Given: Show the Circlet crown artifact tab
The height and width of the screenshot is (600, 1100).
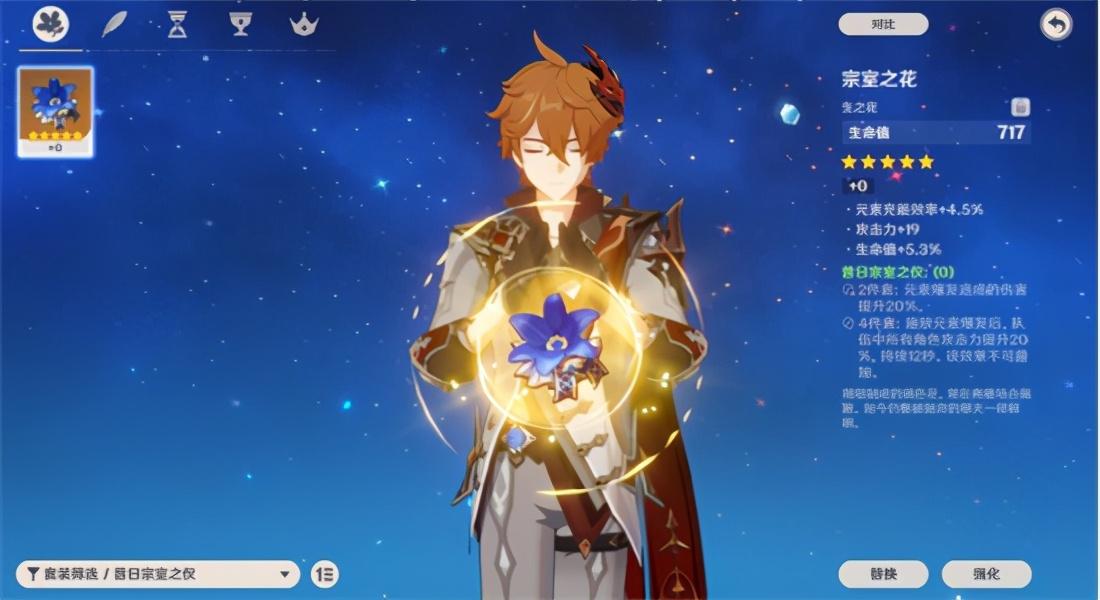Looking at the screenshot, I should click(304, 24).
